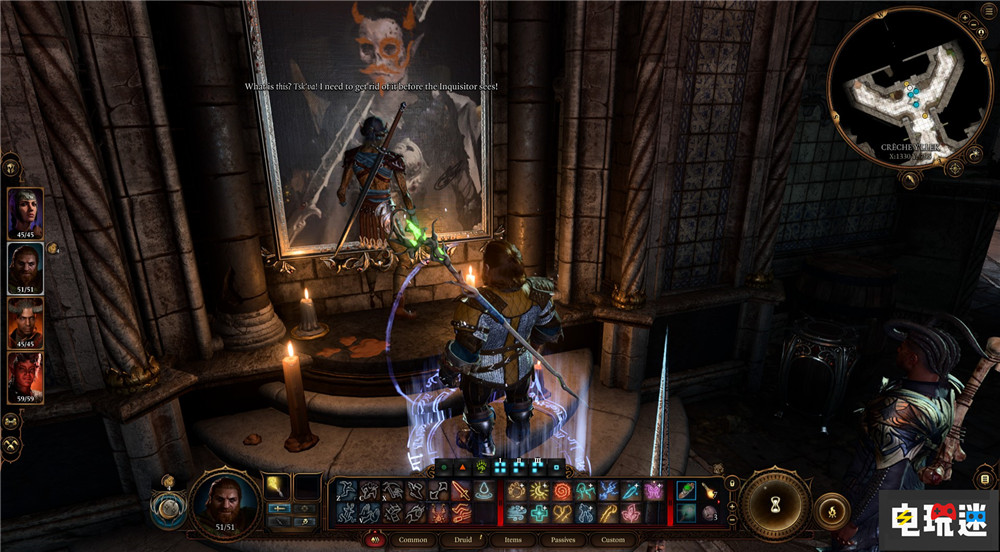1000x552 pixels.
Task: Select the Passives tab
Action: coord(562,540)
